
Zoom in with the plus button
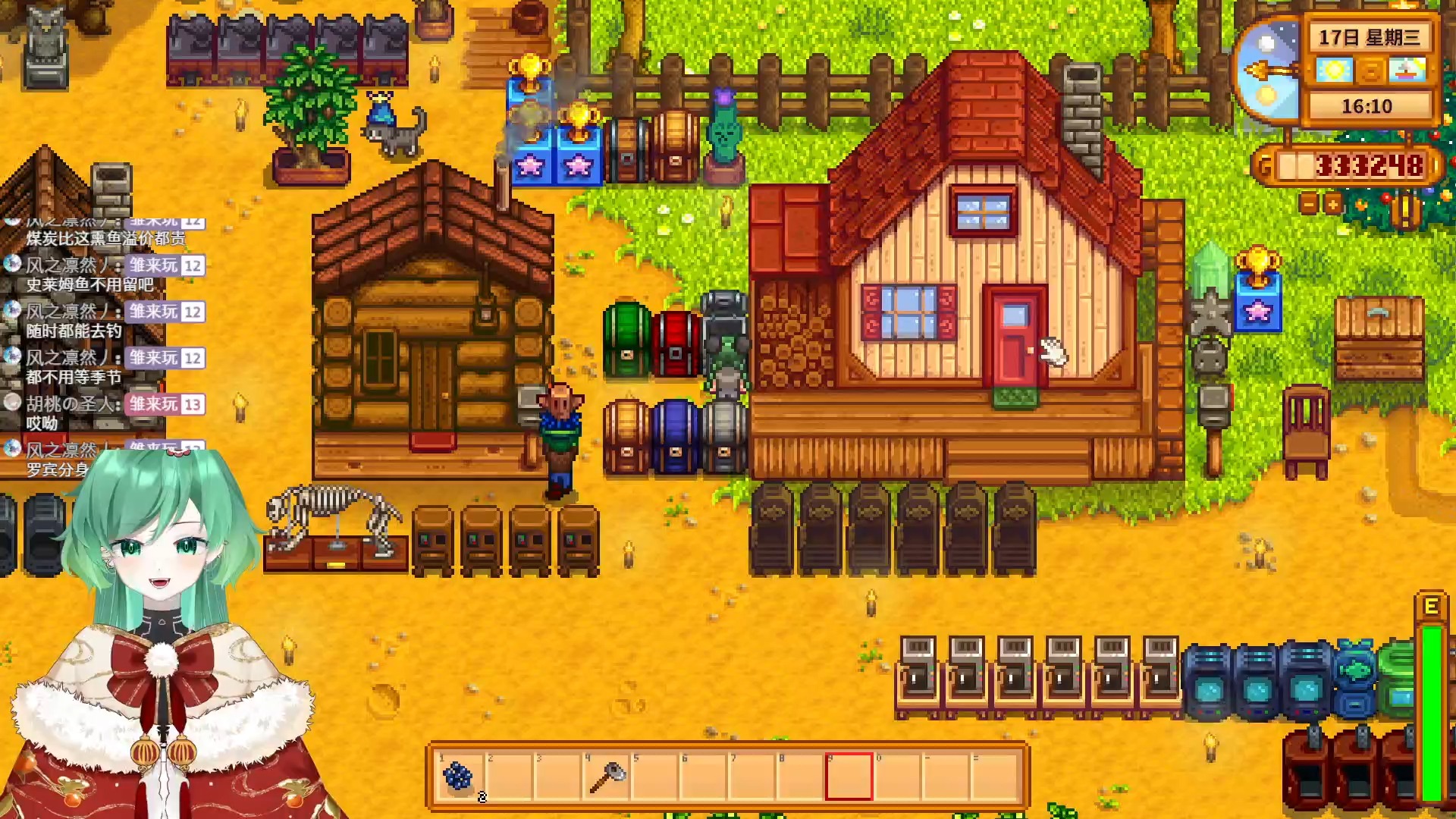coord(1332,204)
